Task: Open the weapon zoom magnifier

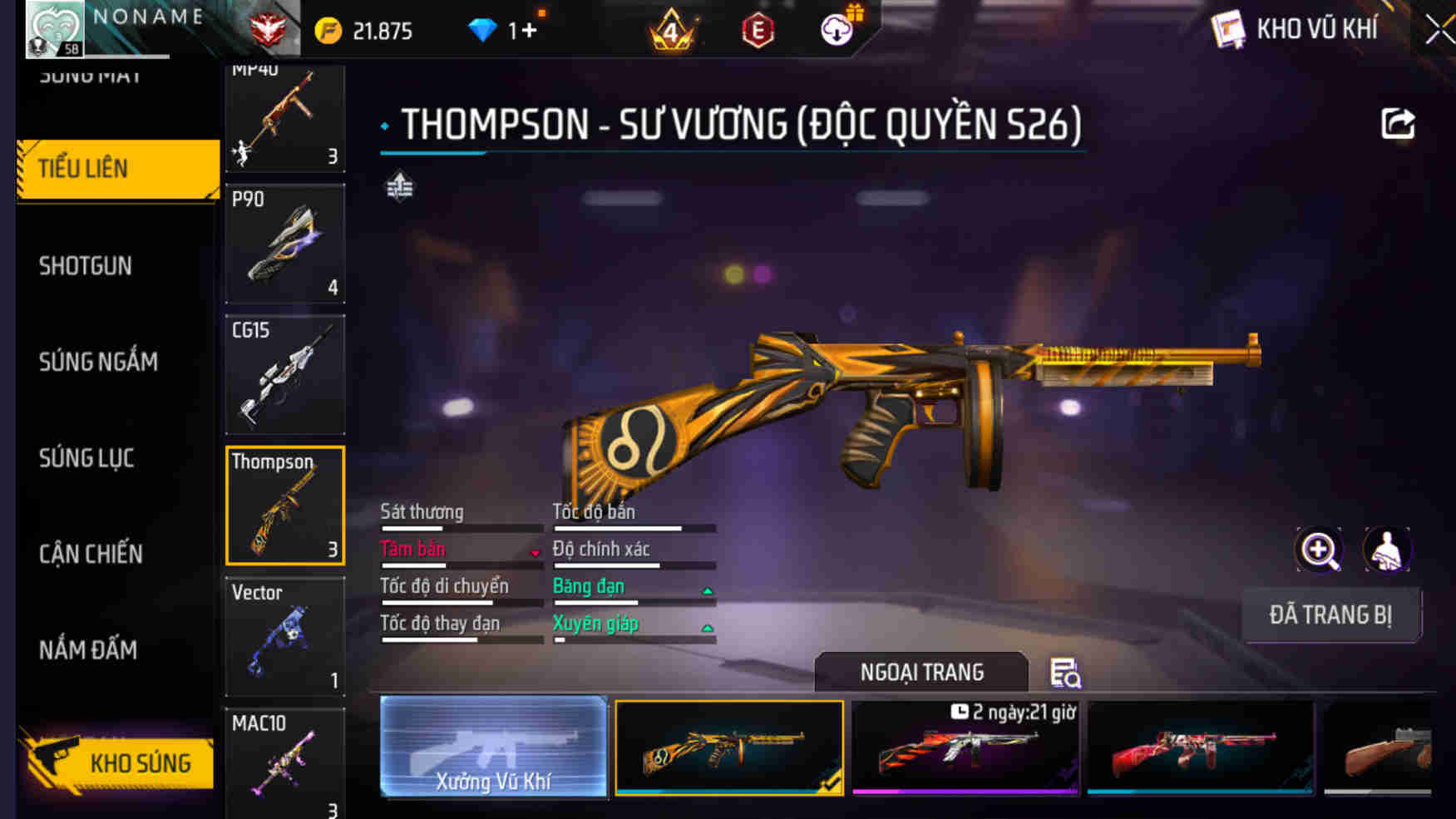Action: pyautogui.click(x=1318, y=550)
